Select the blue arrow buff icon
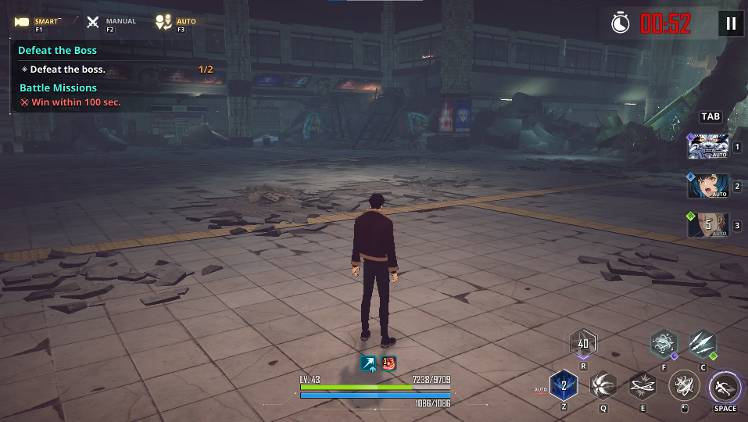Screen dimensions: 748x422 [368, 364]
